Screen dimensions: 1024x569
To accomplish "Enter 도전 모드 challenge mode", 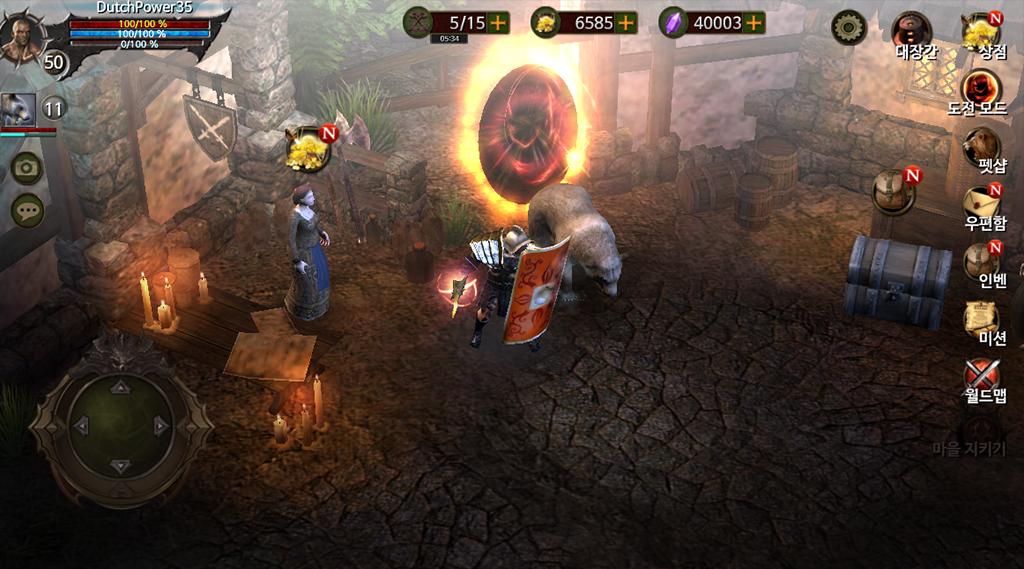I will pos(981,90).
